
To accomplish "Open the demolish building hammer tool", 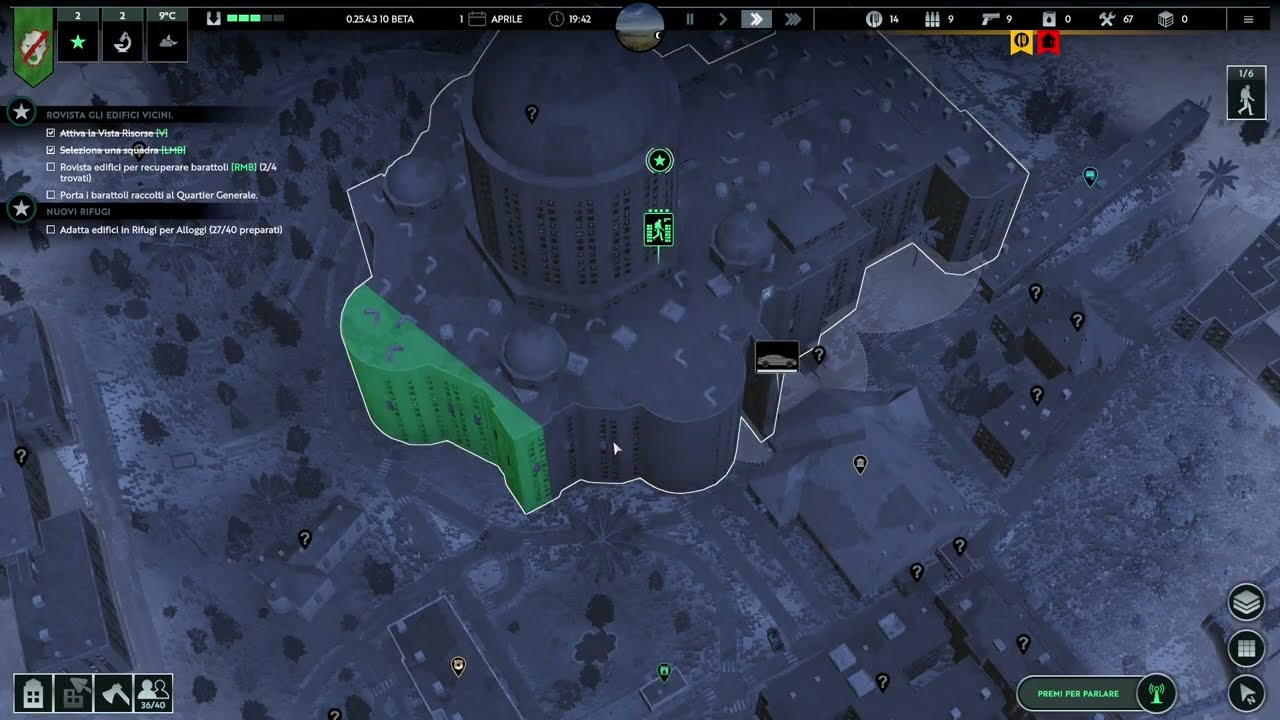I will [x=73, y=693].
